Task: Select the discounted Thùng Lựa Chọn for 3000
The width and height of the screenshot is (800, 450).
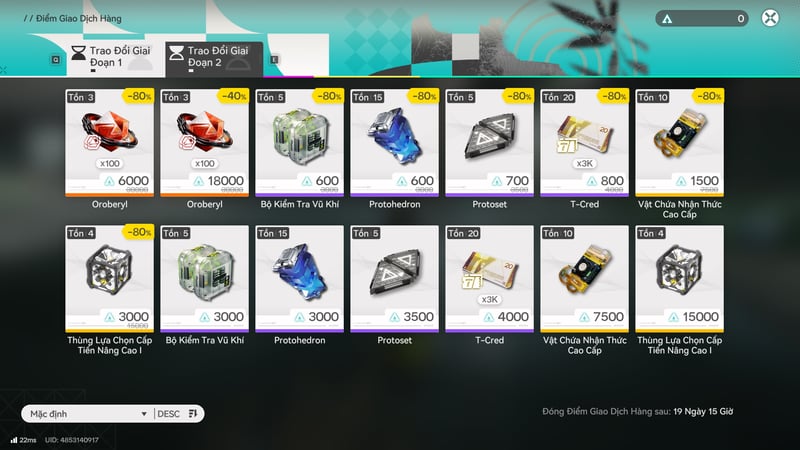Action: (109, 277)
